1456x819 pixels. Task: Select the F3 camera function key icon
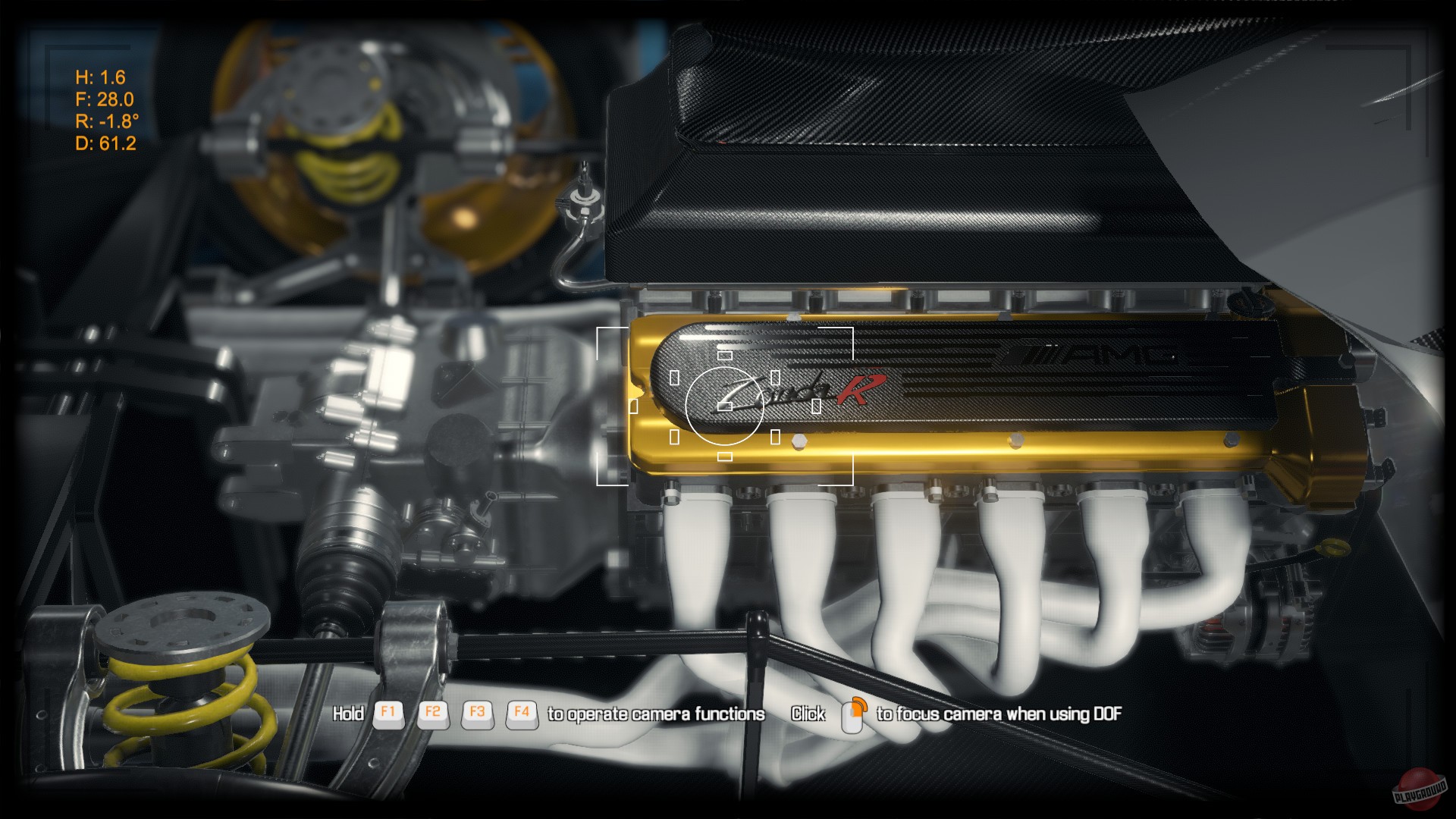478,713
